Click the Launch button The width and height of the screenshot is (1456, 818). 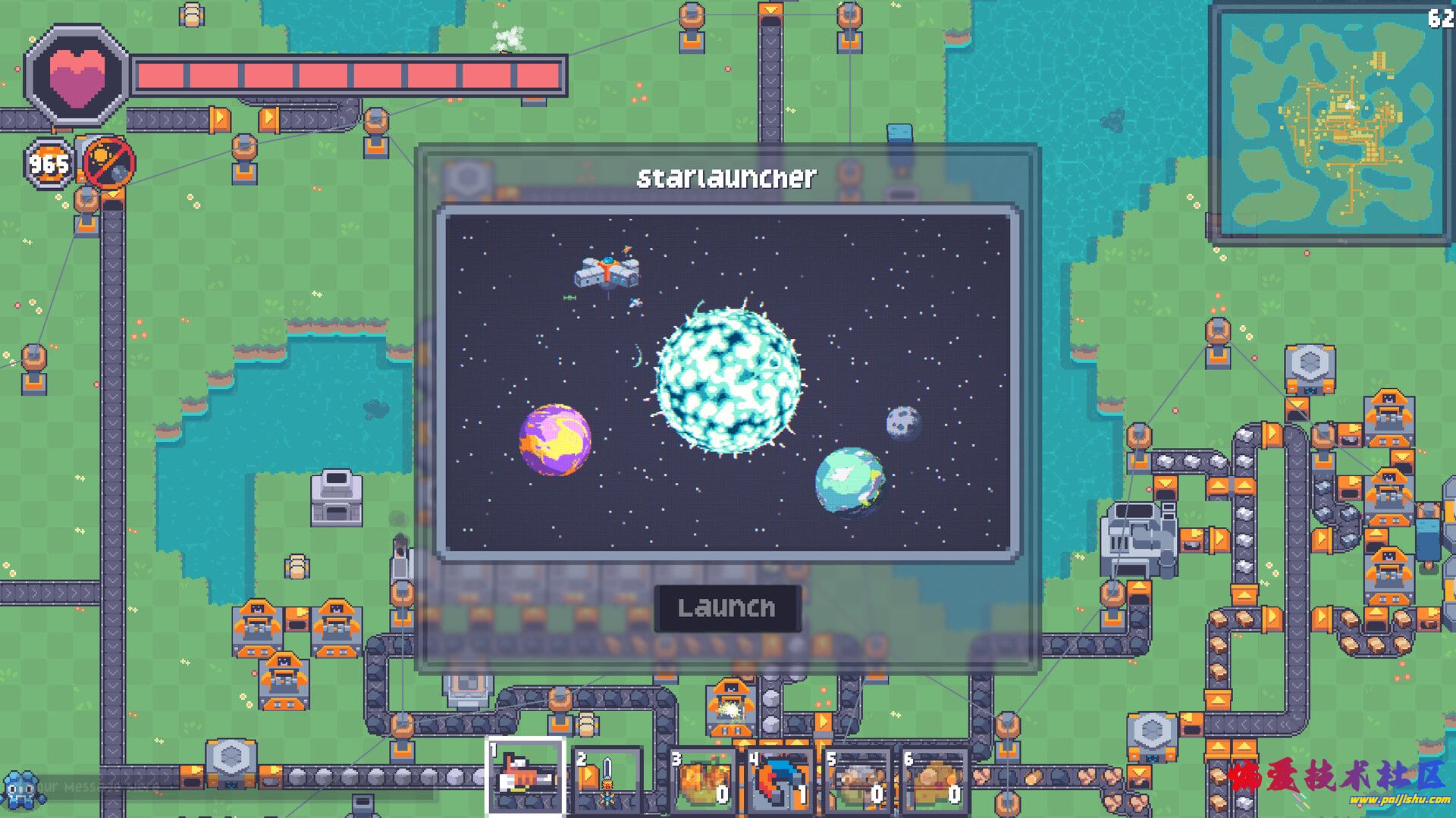(x=726, y=607)
